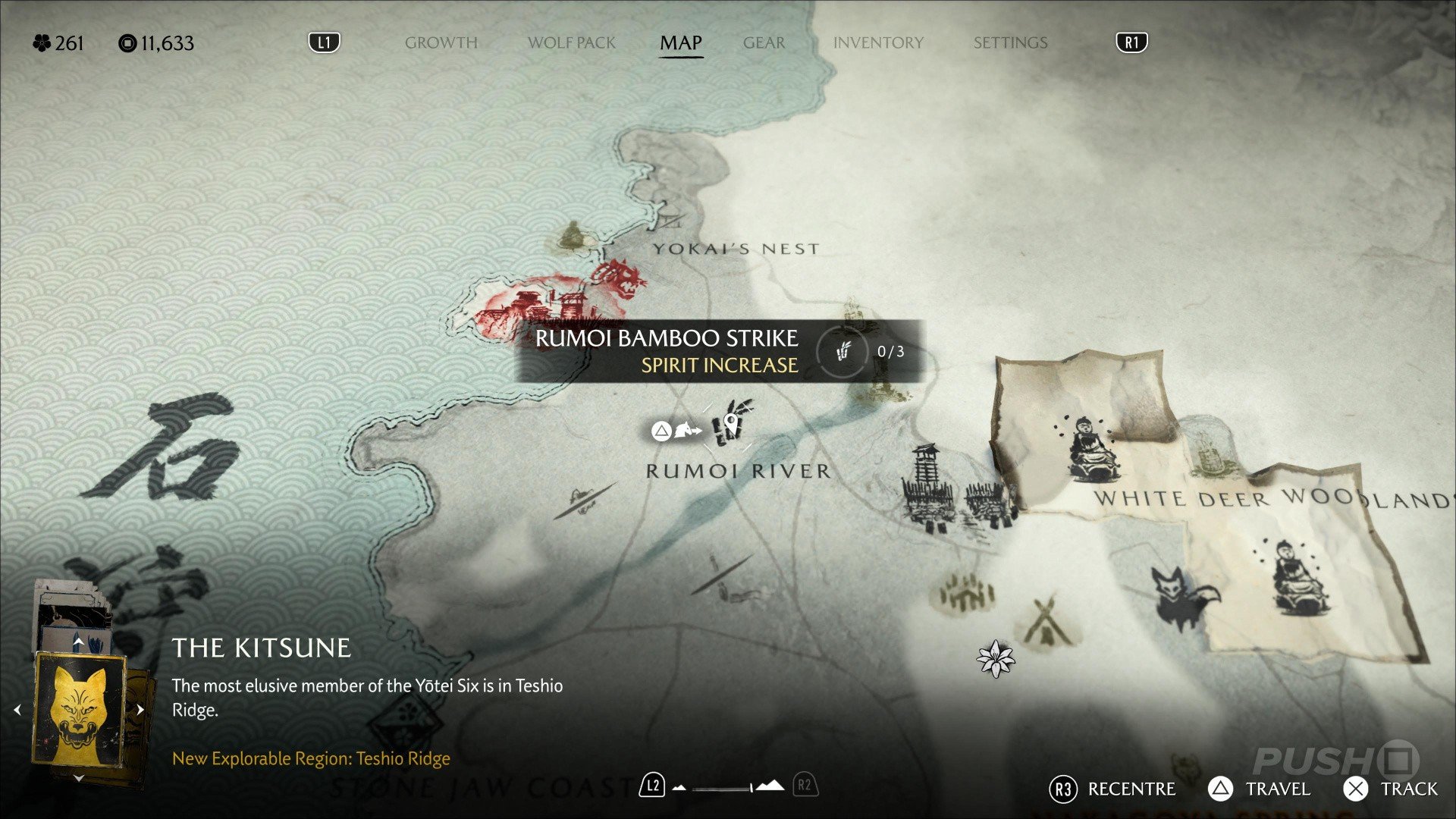This screenshot has height=819, width=1456.
Task: Open the Kitsune quest card
Action: [x=79, y=710]
